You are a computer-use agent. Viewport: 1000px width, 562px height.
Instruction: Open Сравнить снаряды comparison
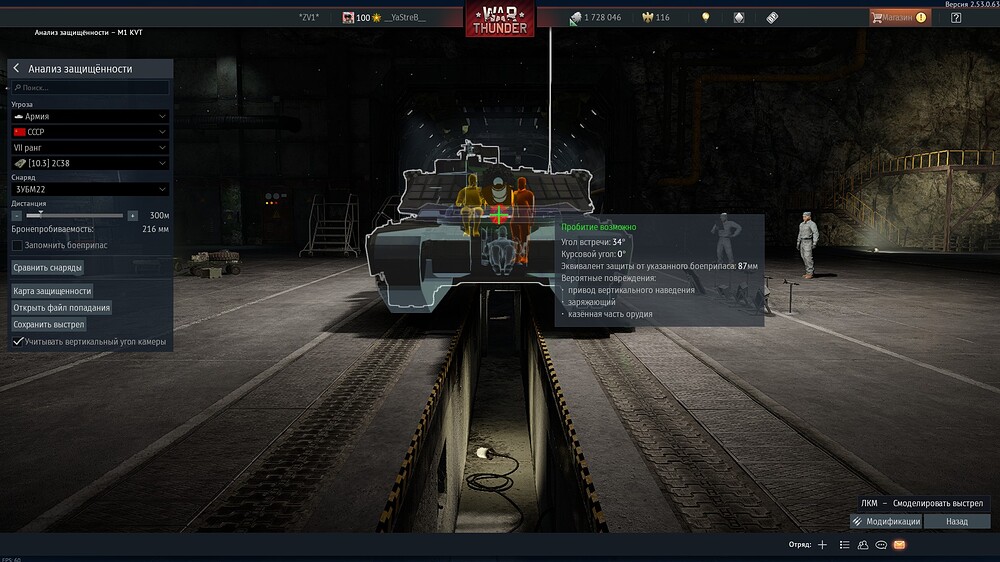[48, 268]
